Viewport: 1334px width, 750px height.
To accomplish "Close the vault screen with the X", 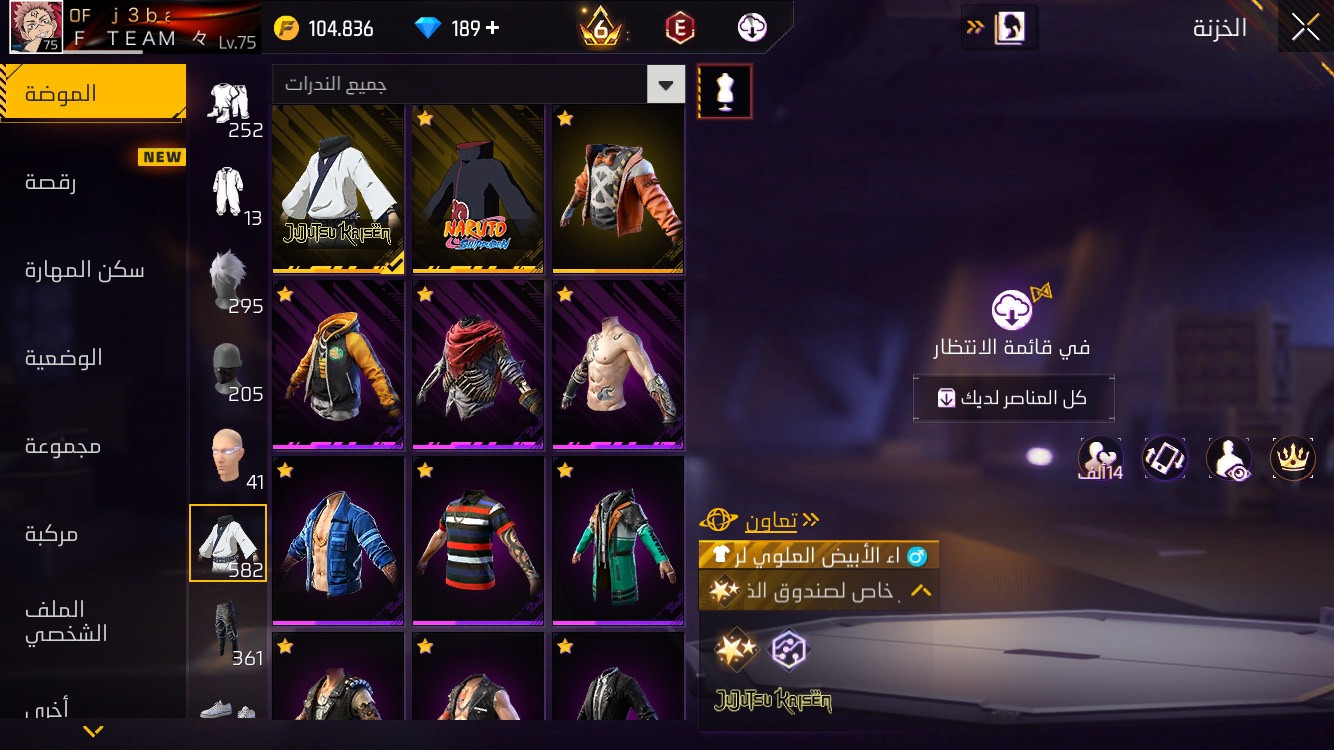I will (1305, 28).
